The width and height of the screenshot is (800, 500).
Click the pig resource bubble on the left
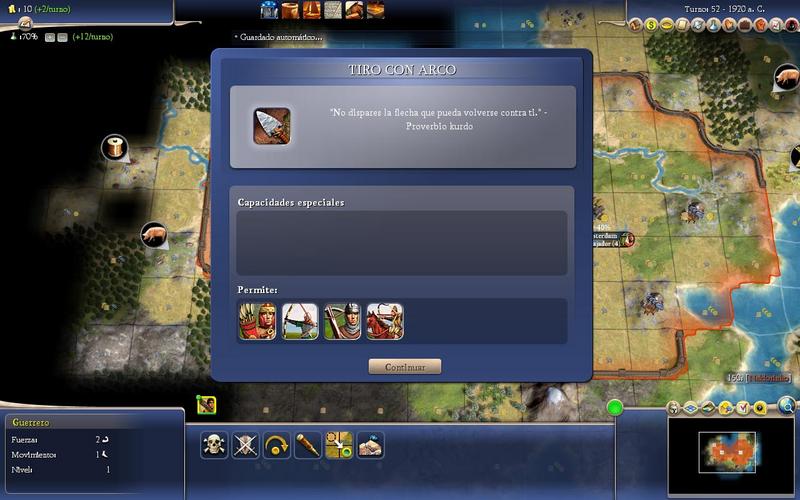(154, 234)
